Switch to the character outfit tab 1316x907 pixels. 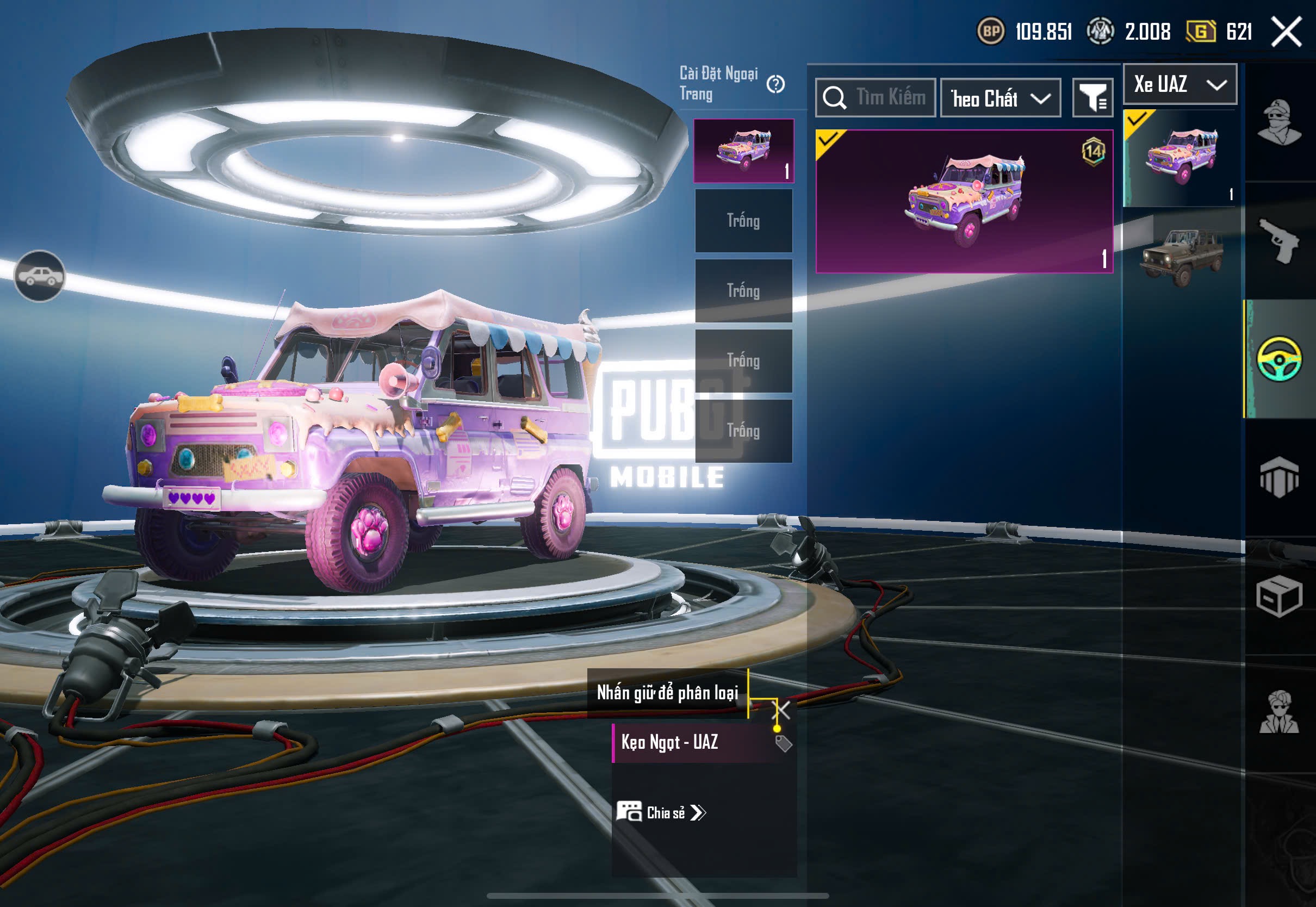click(x=1279, y=122)
